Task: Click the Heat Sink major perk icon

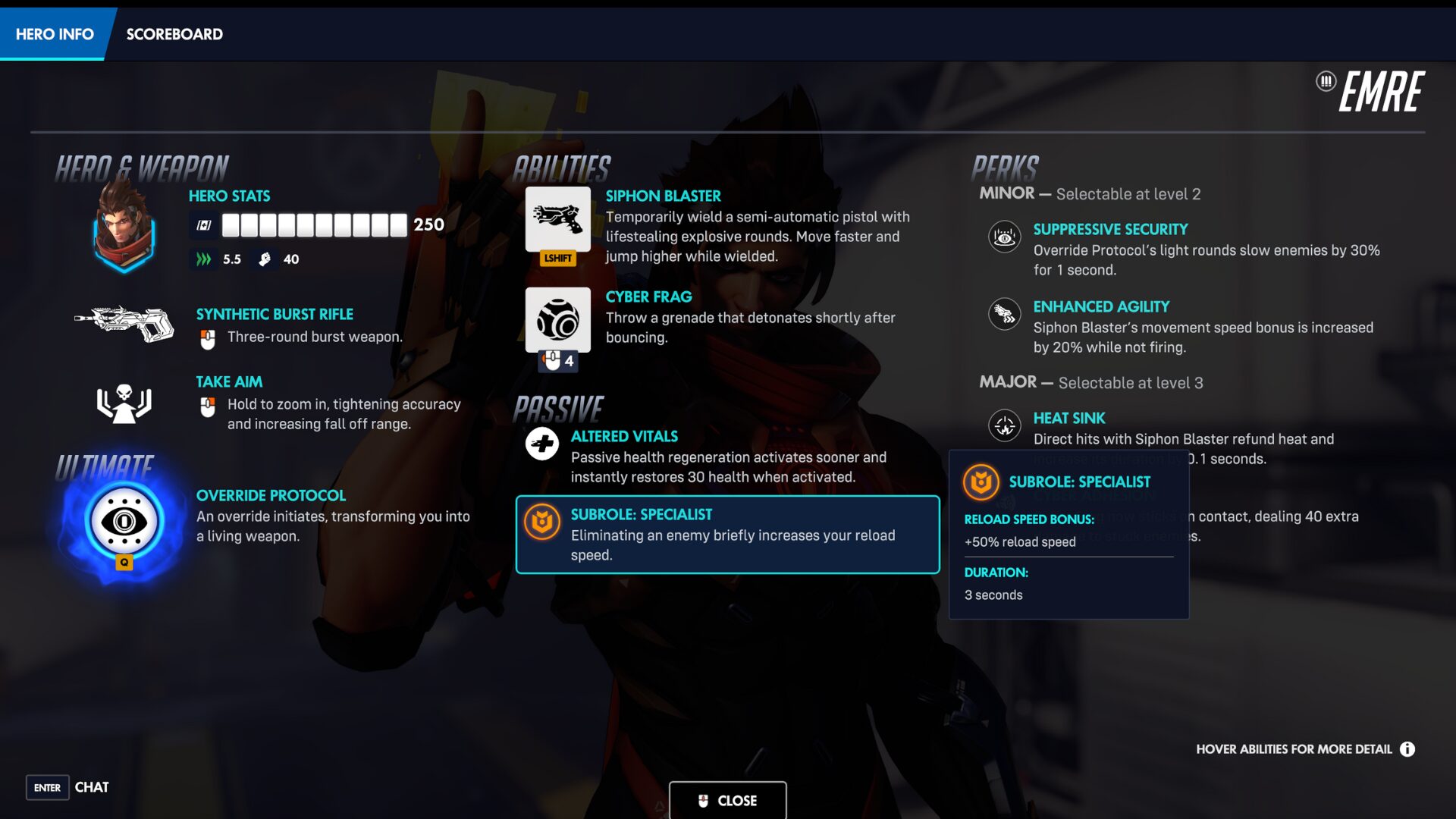Action: pyautogui.click(x=1004, y=426)
